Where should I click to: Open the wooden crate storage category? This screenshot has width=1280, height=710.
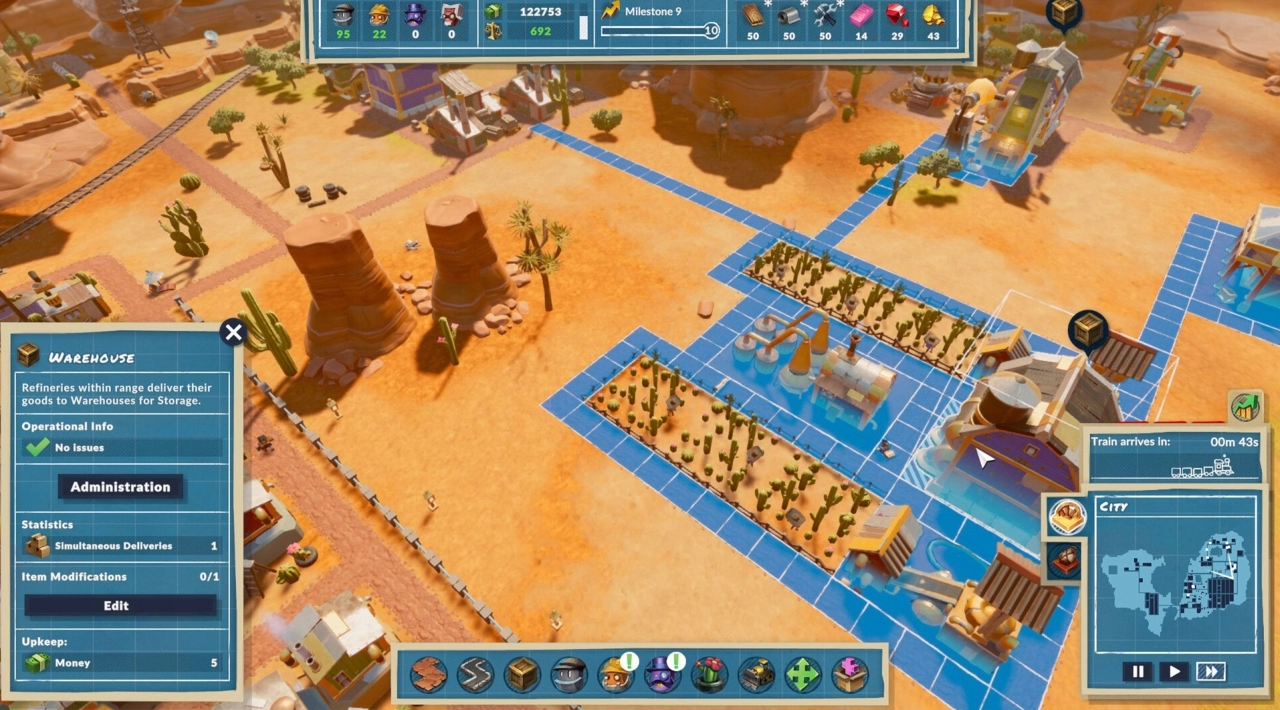click(x=522, y=675)
